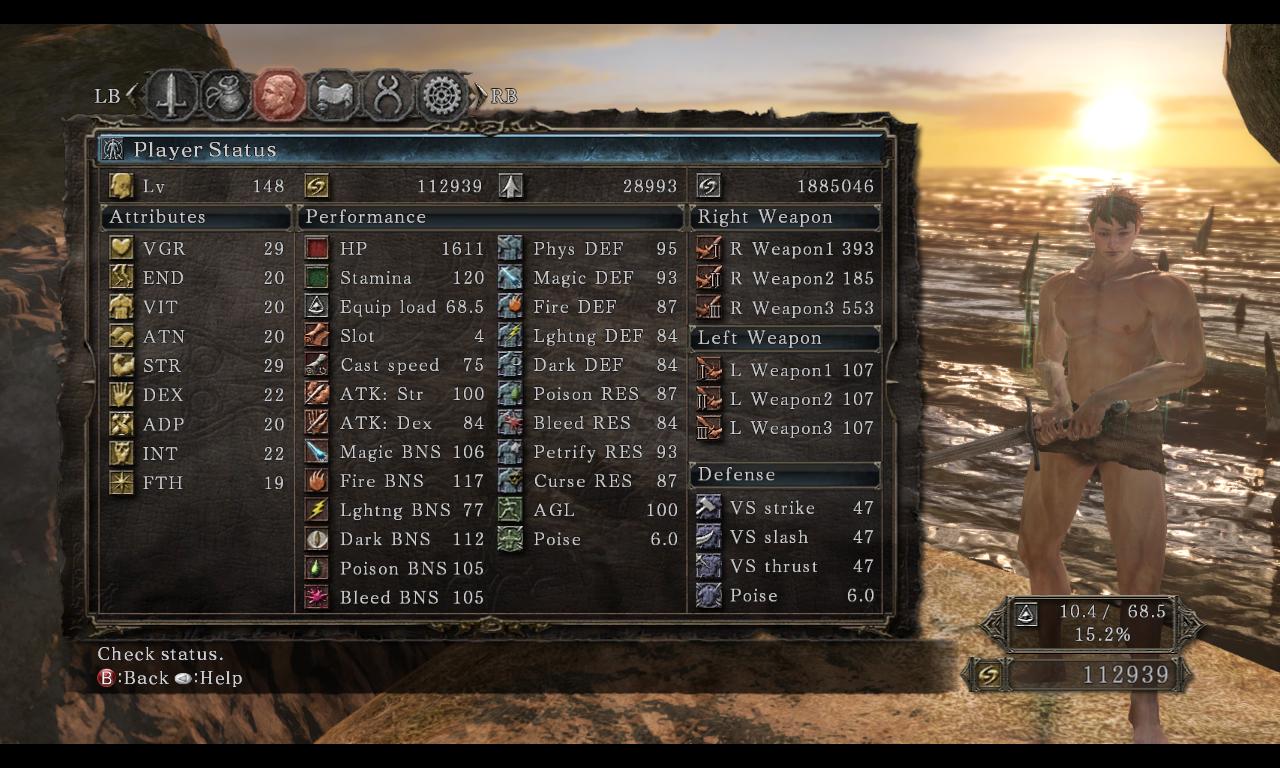The image size is (1280, 768).
Task: Open the sword equipment tab
Action: tap(172, 96)
